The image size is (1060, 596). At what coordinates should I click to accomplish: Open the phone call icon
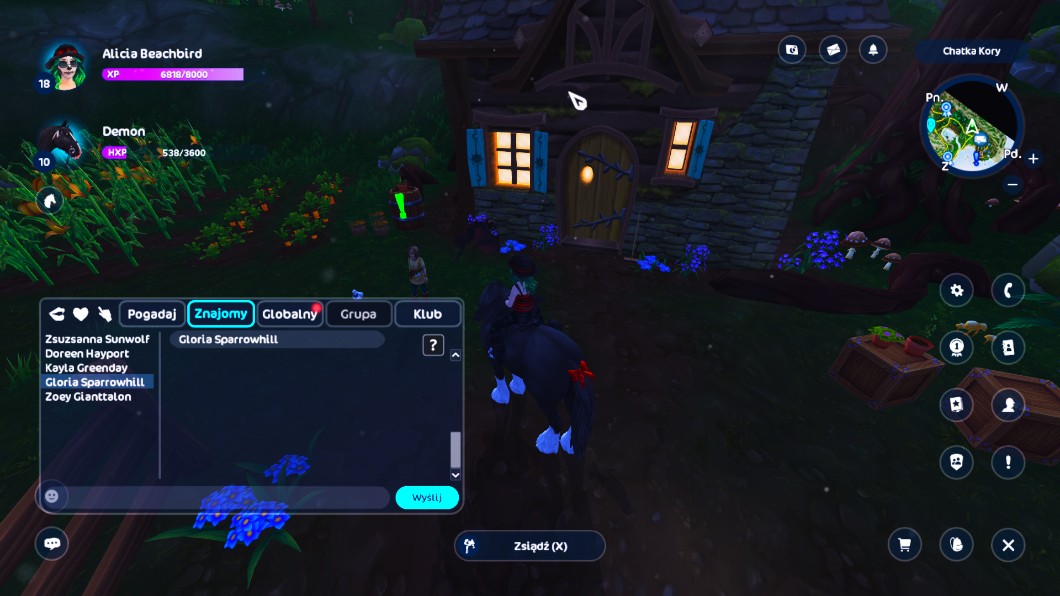pyautogui.click(x=1008, y=290)
